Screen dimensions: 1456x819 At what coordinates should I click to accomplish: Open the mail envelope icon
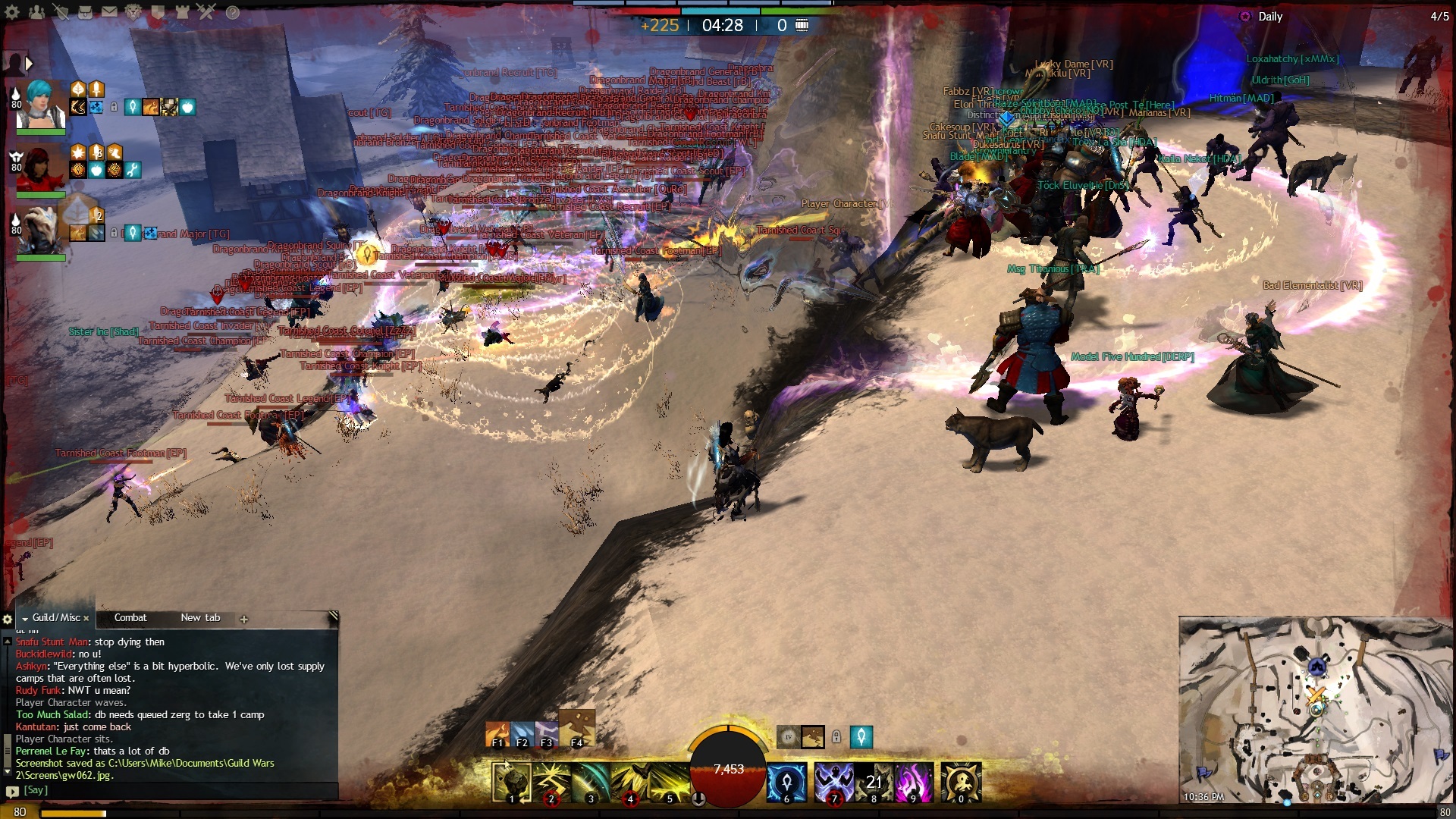coord(110,11)
